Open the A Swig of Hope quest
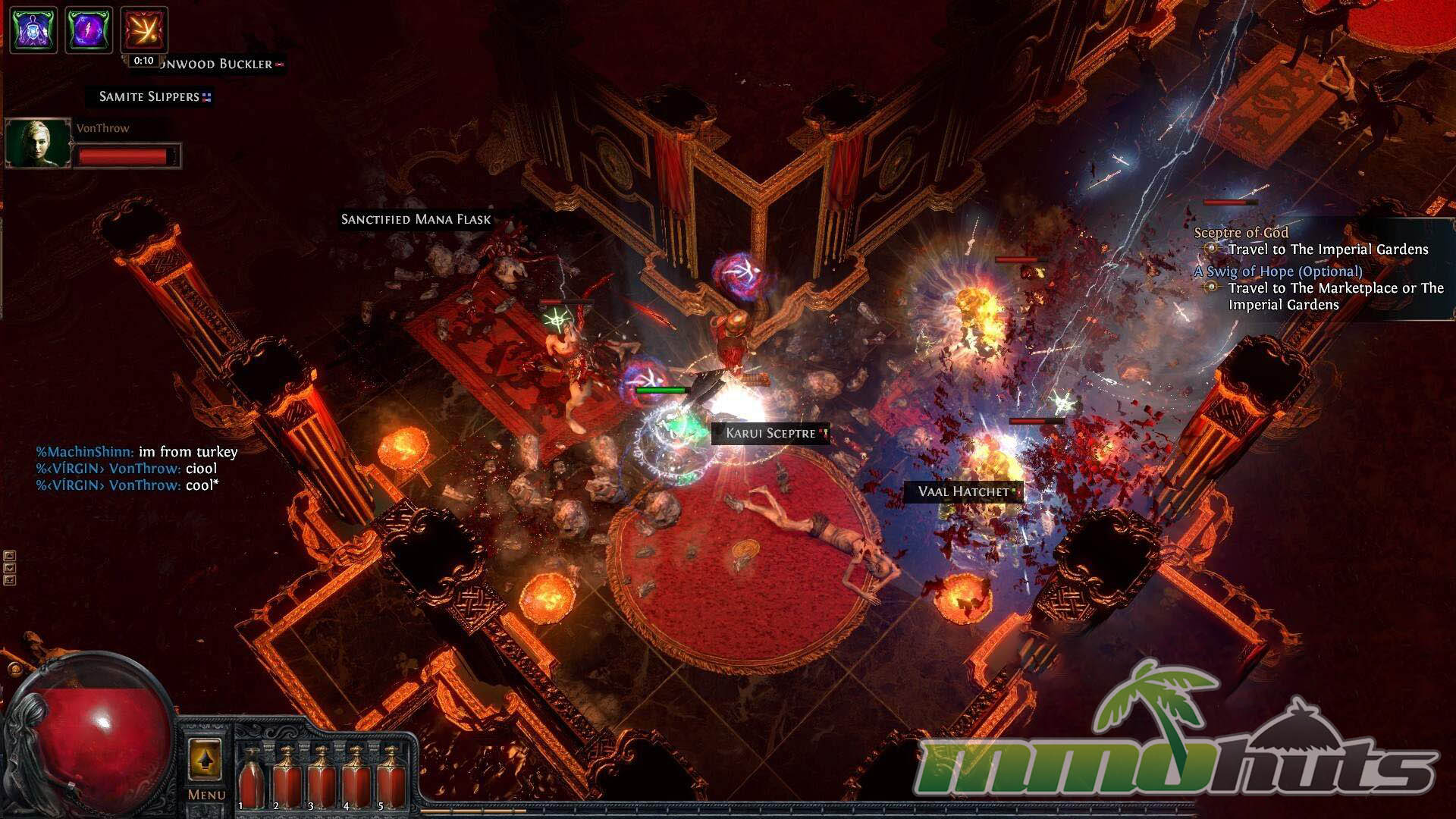 [x=1278, y=271]
